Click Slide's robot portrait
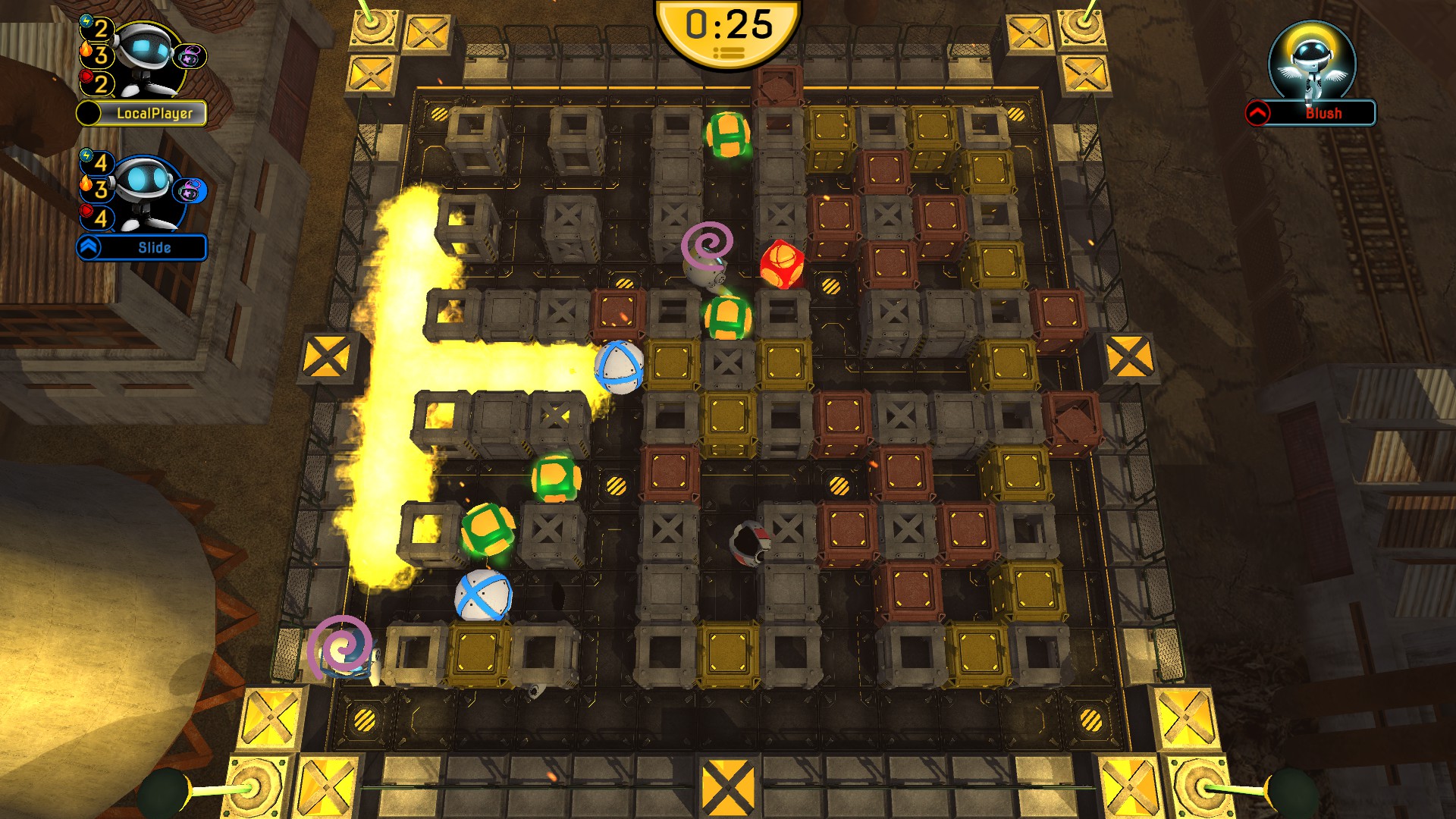 pos(144,191)
